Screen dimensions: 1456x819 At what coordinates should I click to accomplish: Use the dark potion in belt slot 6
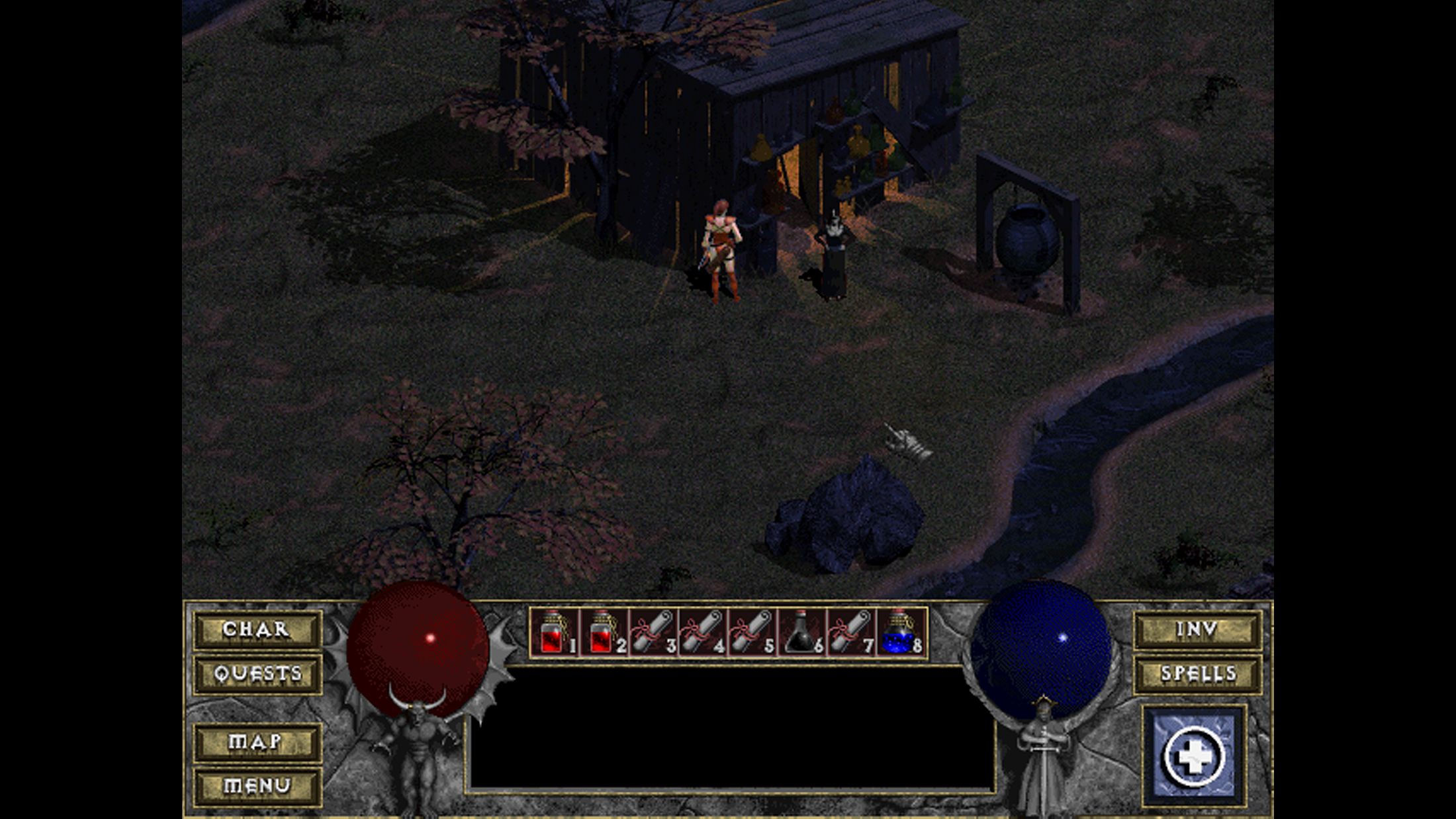point(801,632)
